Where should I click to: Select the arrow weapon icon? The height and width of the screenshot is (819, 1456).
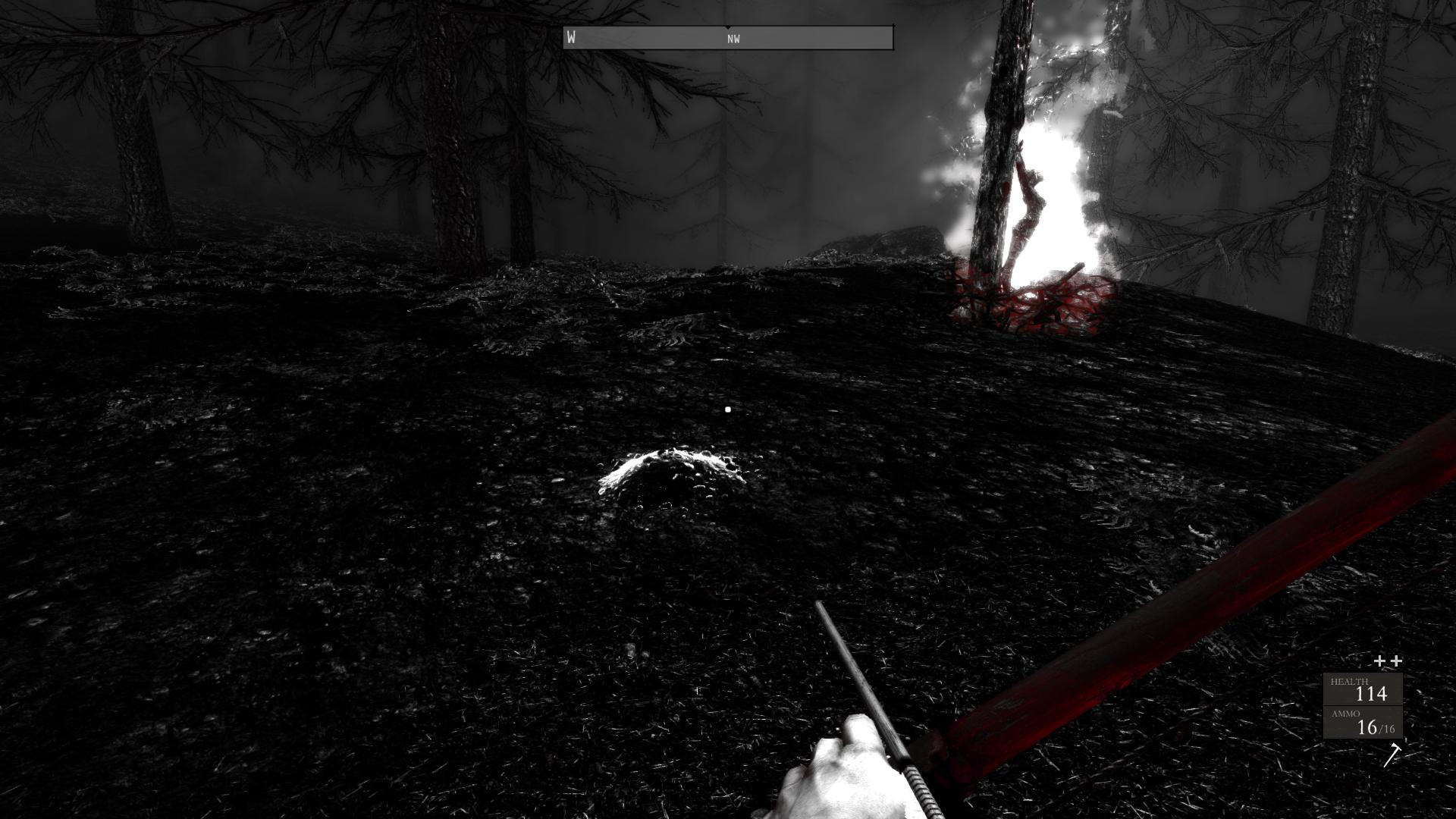tap(1392, 755)
